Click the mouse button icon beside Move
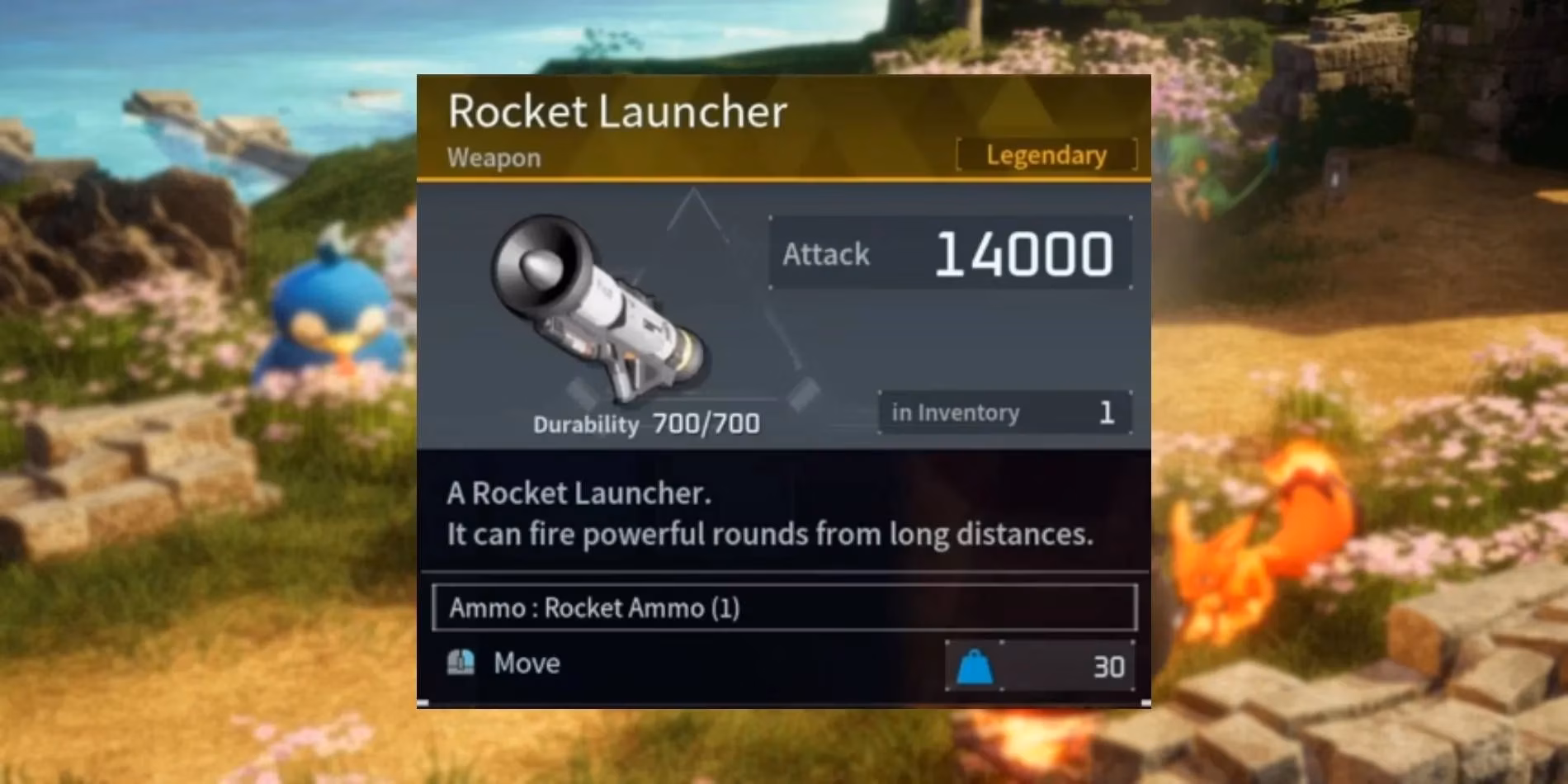 point(460,662)
